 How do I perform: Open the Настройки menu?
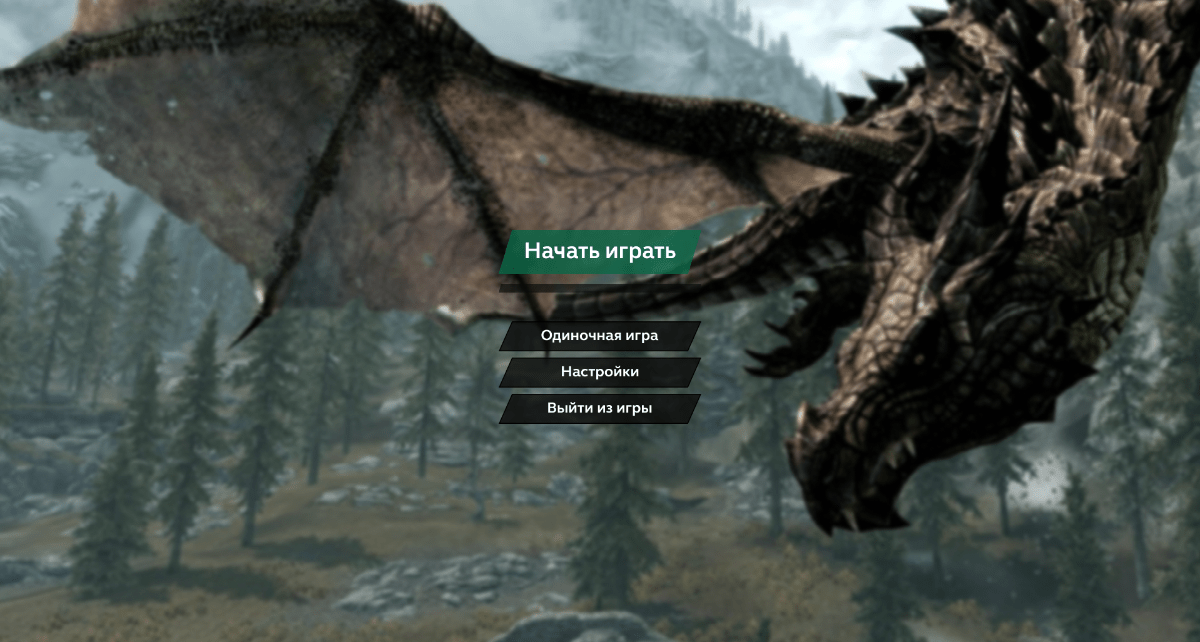600,372
